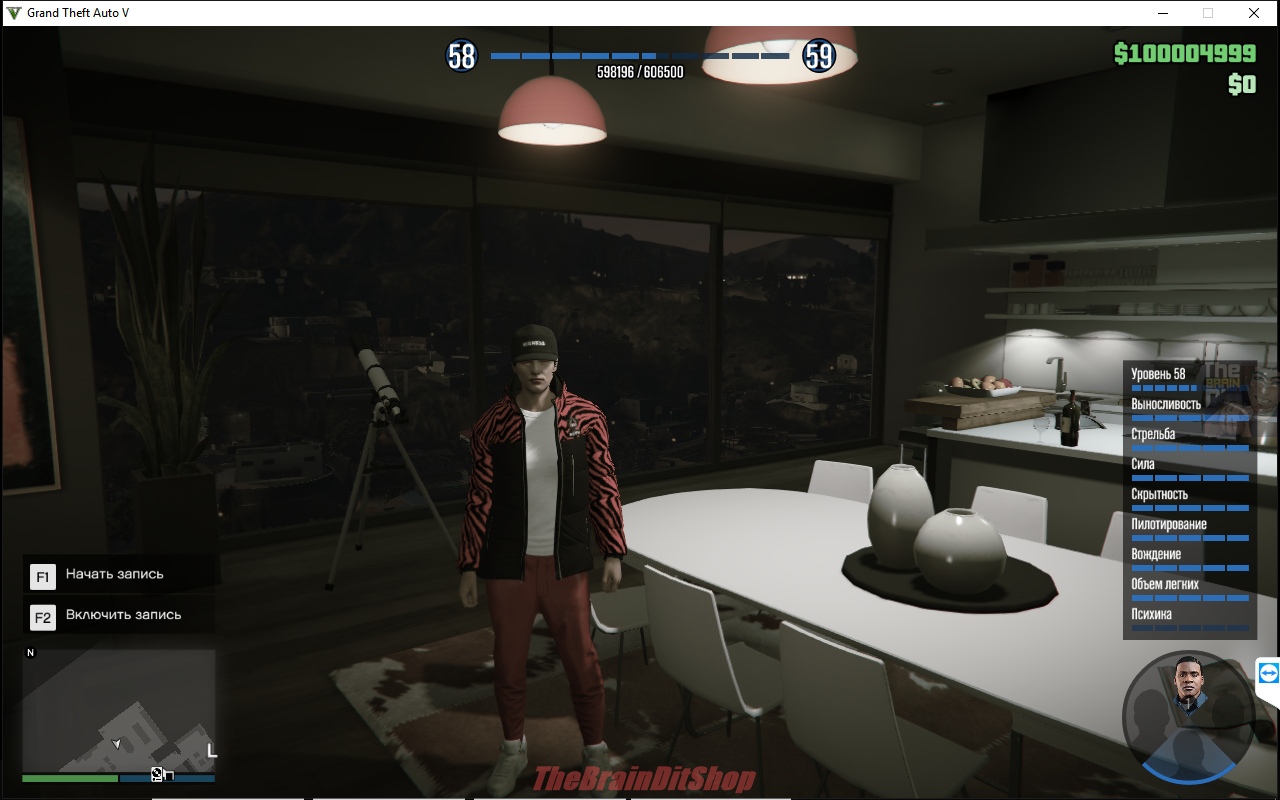This screenshot has width=1280, height=800.
Task: Close the Grand Theft Auto V window
Action: pyautogui.click(x=1253, y=13)
